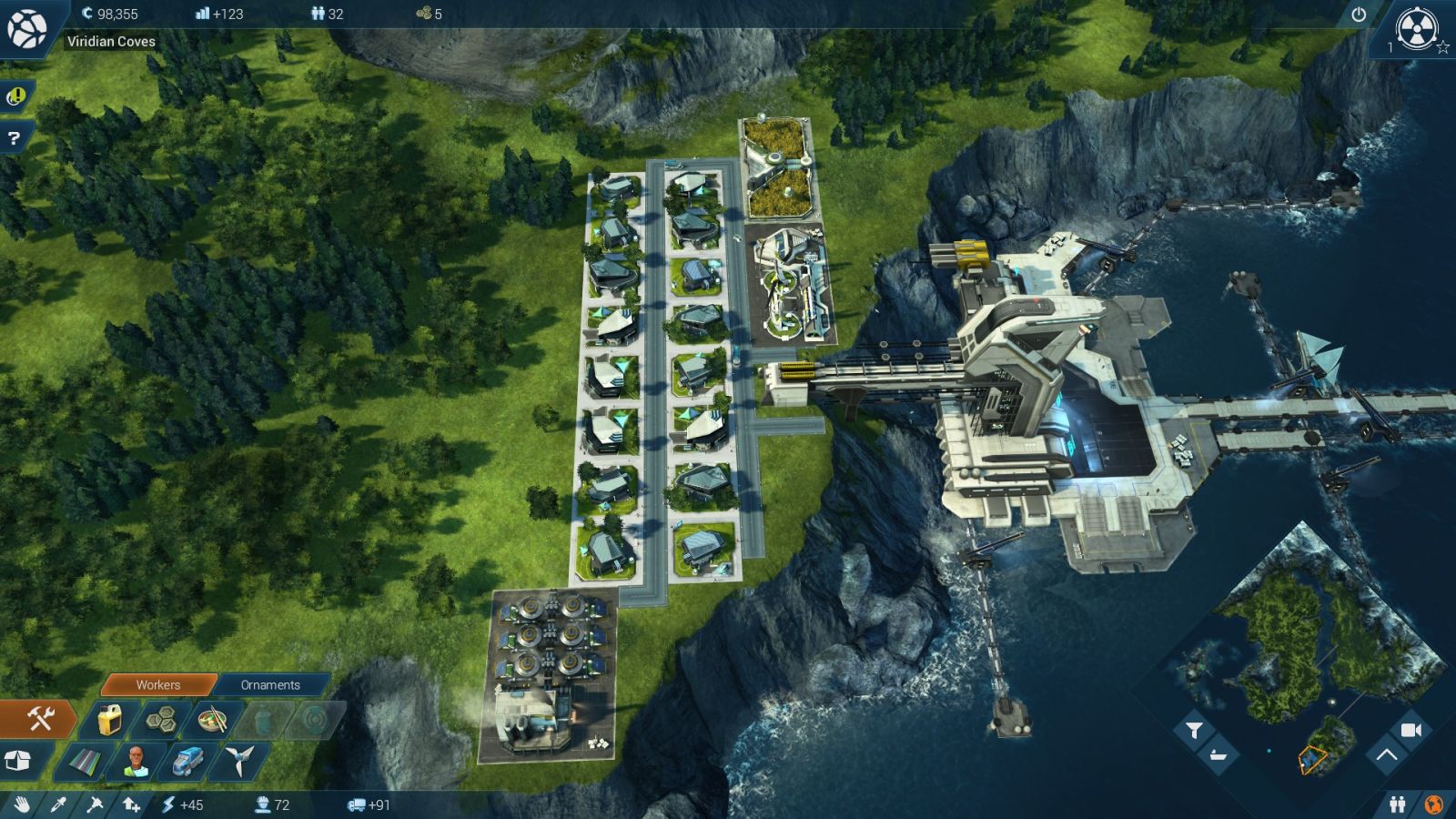Activate the eyedropper copy tool
1456x819 pixels.
[x=57, y=804]
